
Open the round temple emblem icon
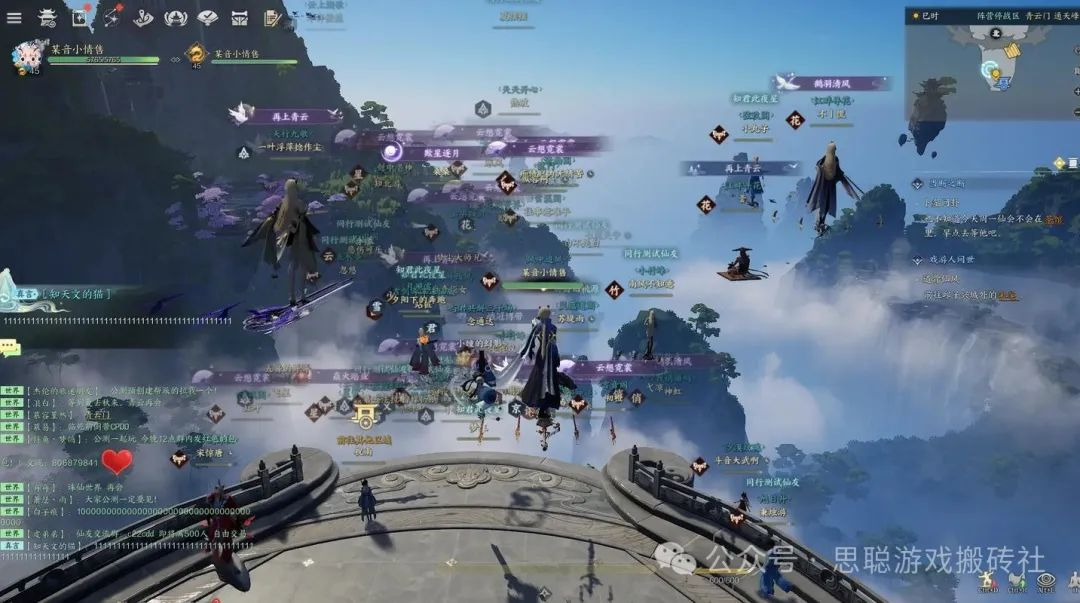click(x=176, y=17)
